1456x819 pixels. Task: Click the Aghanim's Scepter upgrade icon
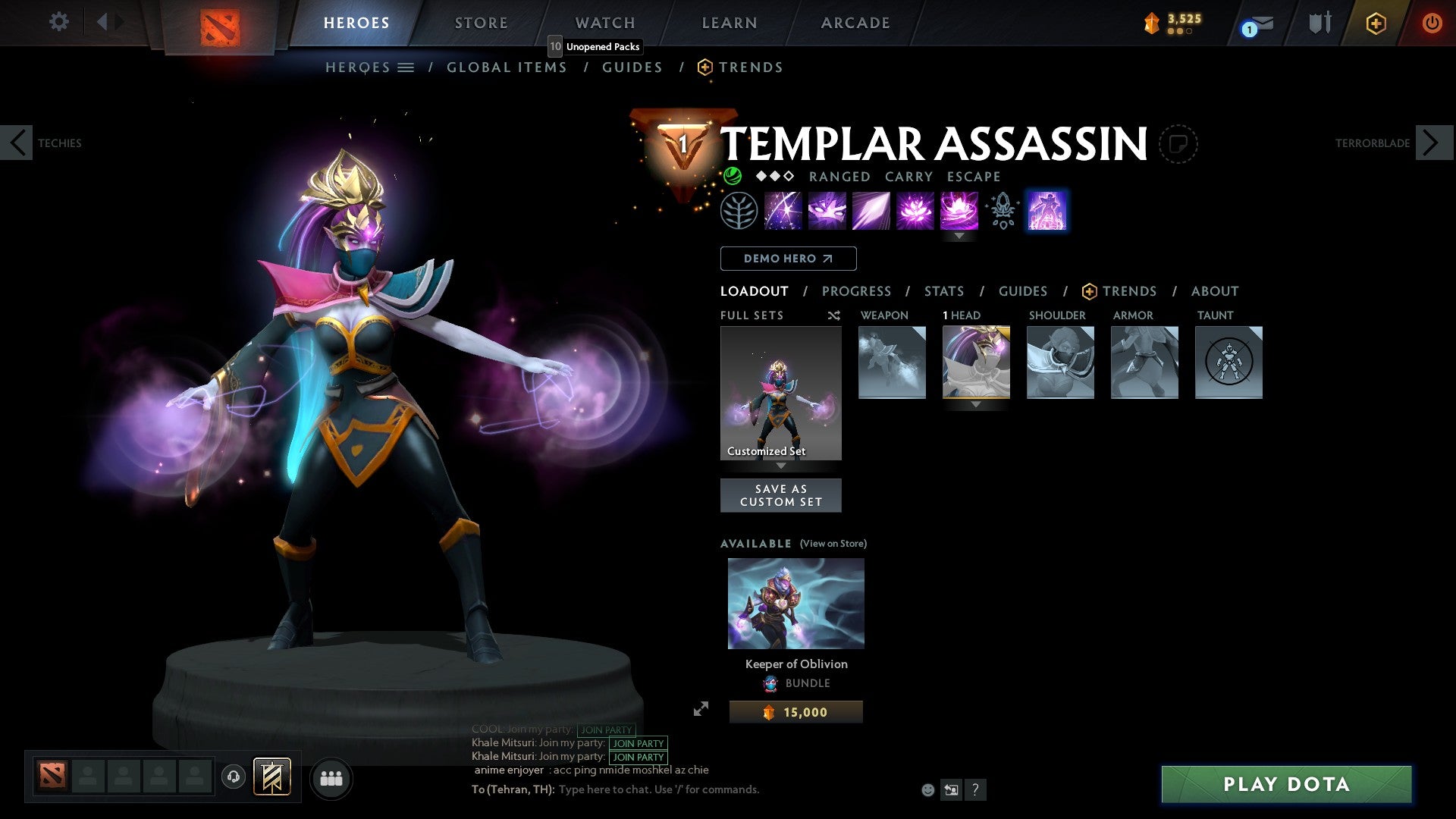[x=1001, y=210]
